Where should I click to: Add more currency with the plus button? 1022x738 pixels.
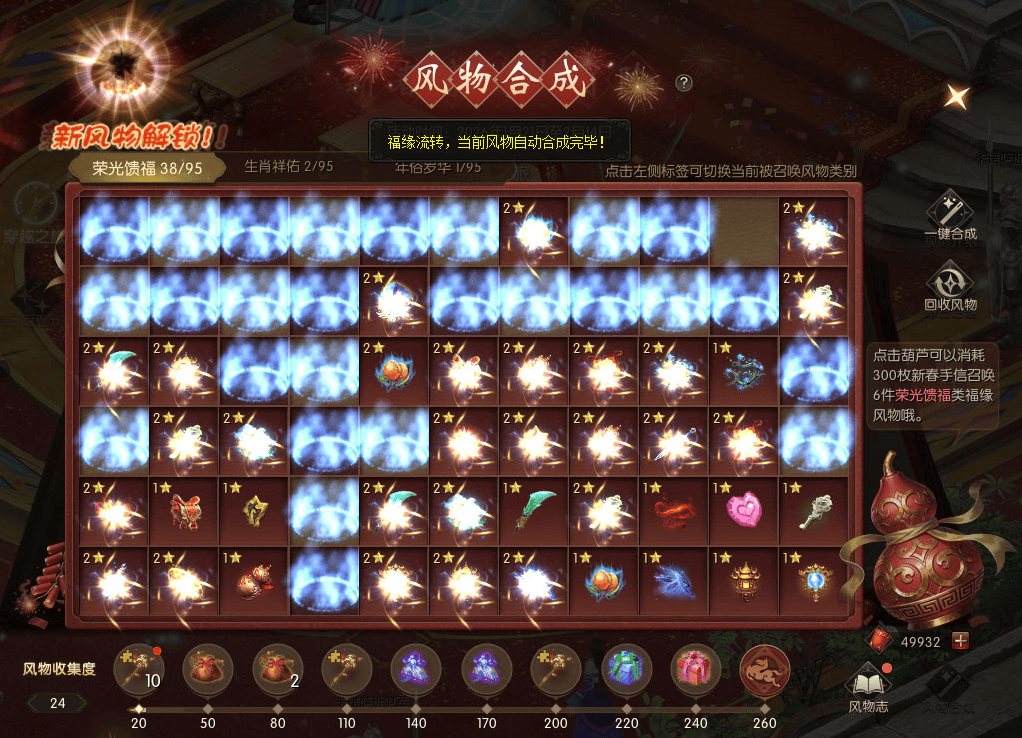961,641
